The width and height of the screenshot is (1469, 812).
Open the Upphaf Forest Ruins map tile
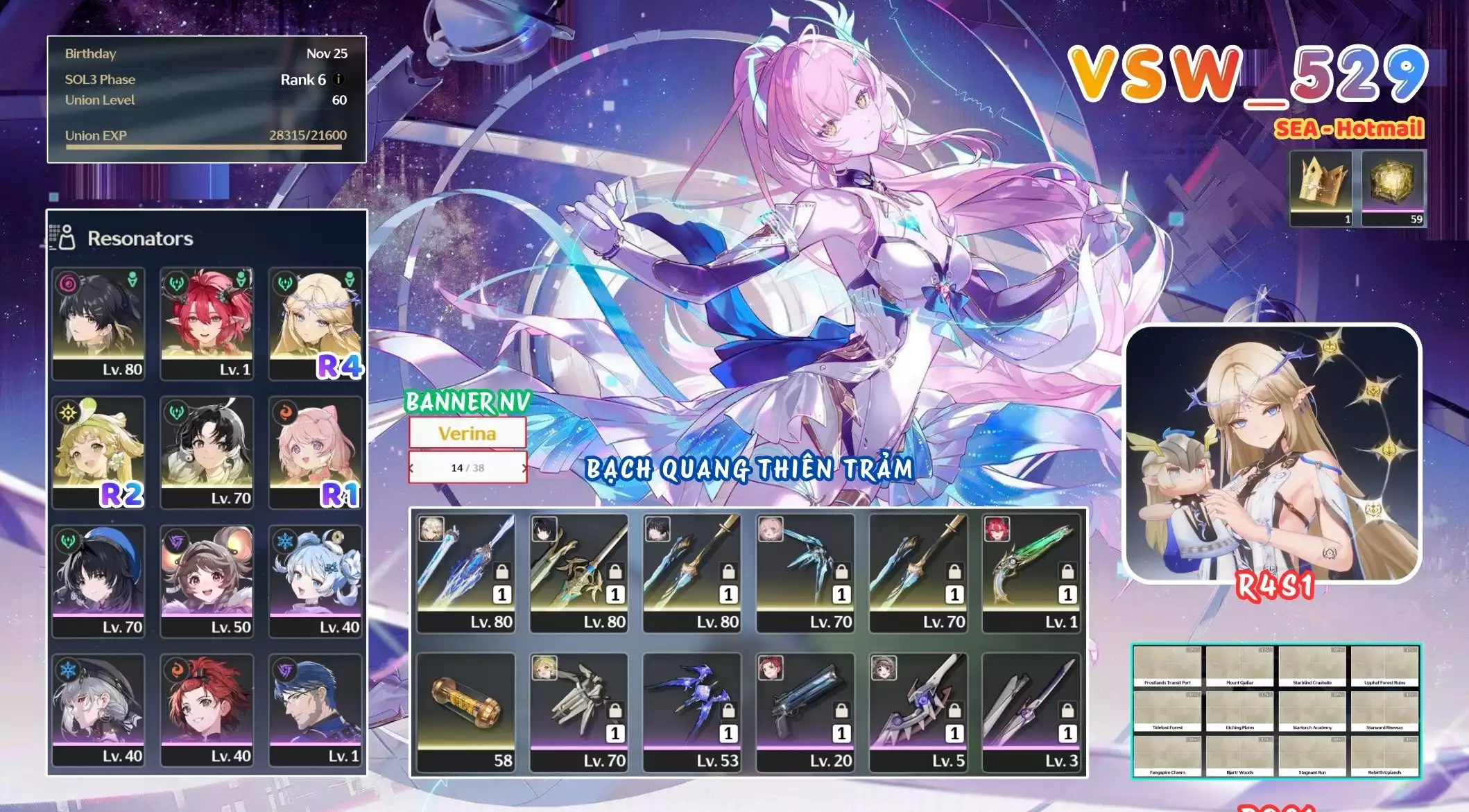pos(1384,666)
